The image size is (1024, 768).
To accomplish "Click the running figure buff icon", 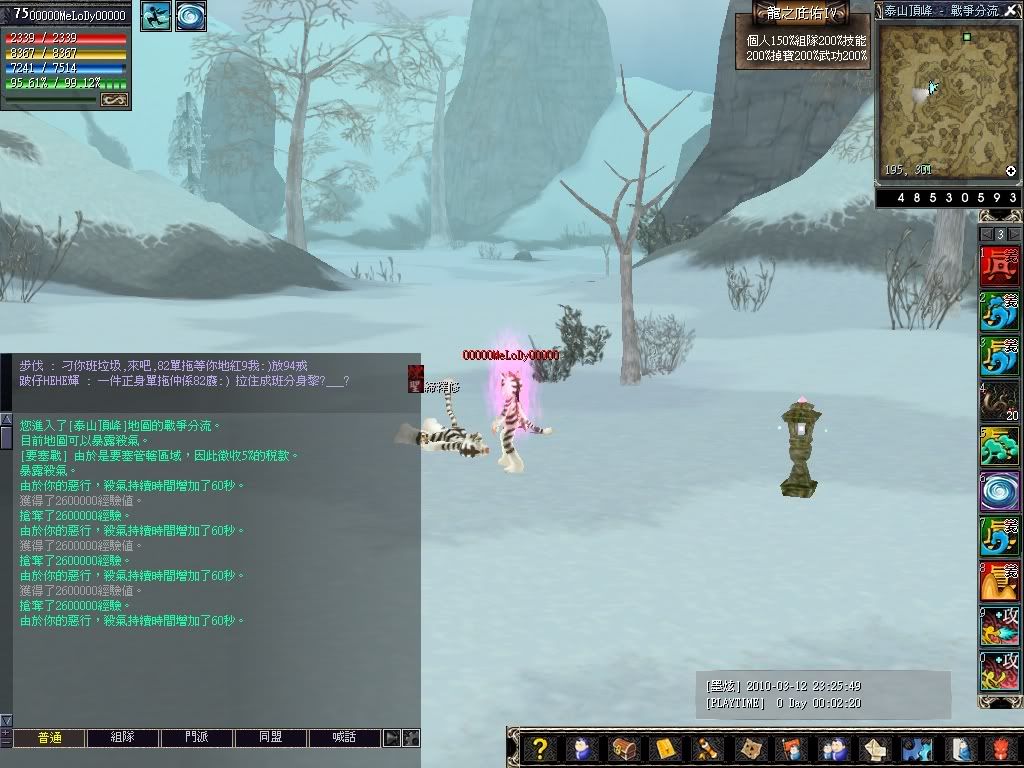I will pyautogui.click(x=156, y=16).
